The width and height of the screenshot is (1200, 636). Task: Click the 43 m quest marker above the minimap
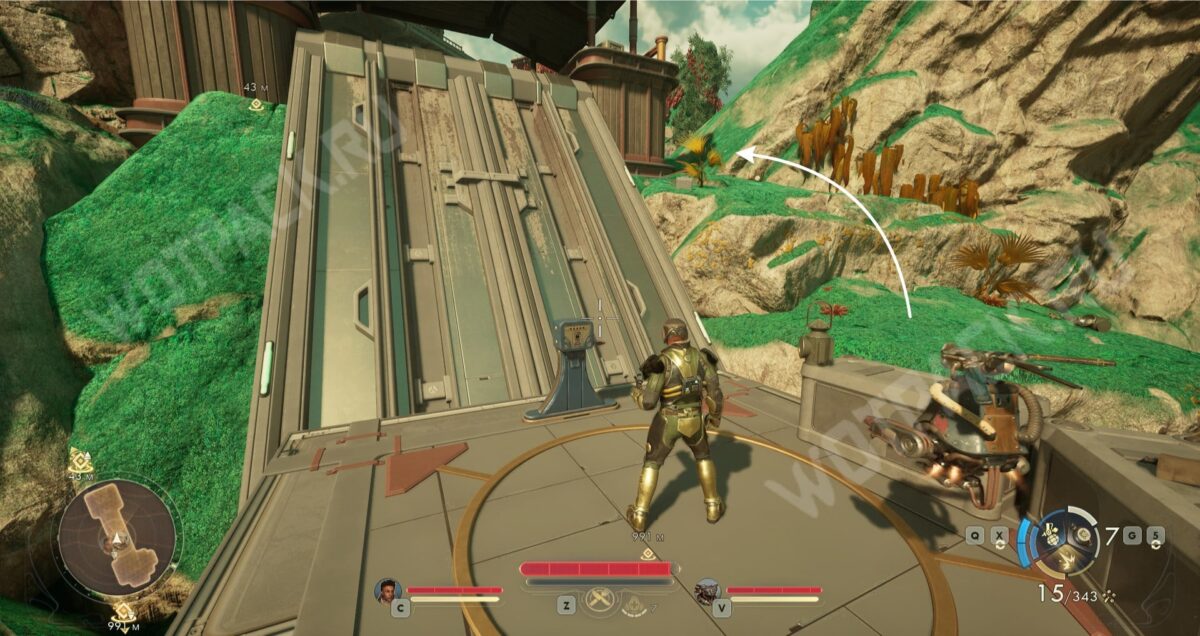point(81,462)
